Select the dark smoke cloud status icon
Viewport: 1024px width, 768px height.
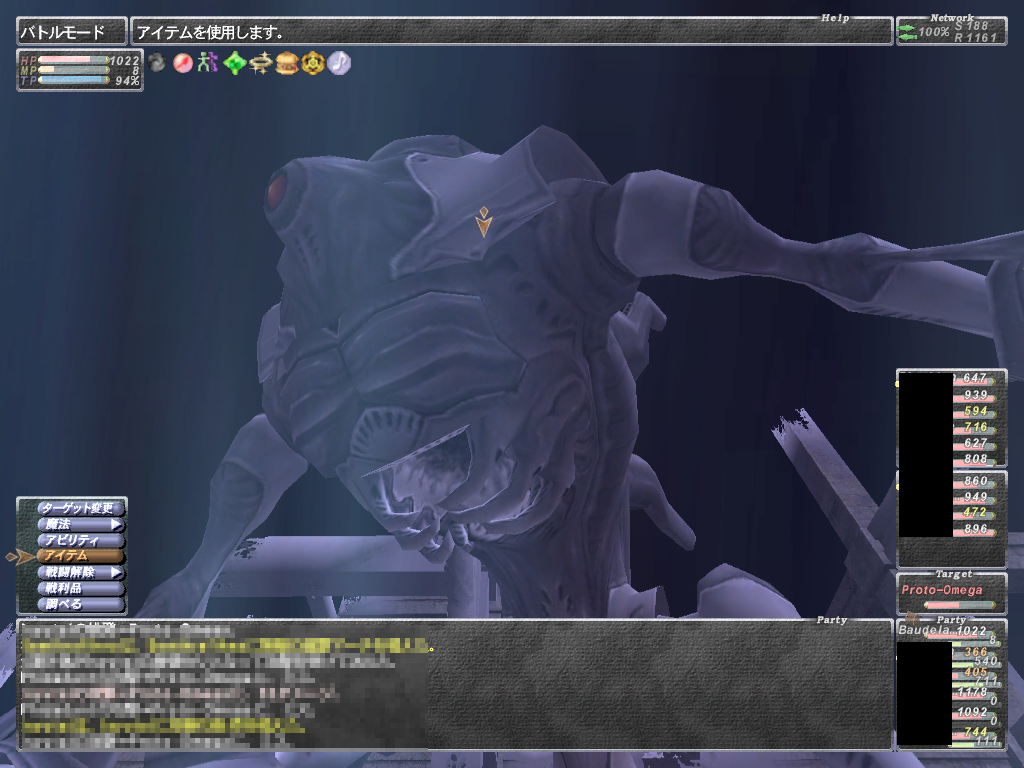point(157,63)
